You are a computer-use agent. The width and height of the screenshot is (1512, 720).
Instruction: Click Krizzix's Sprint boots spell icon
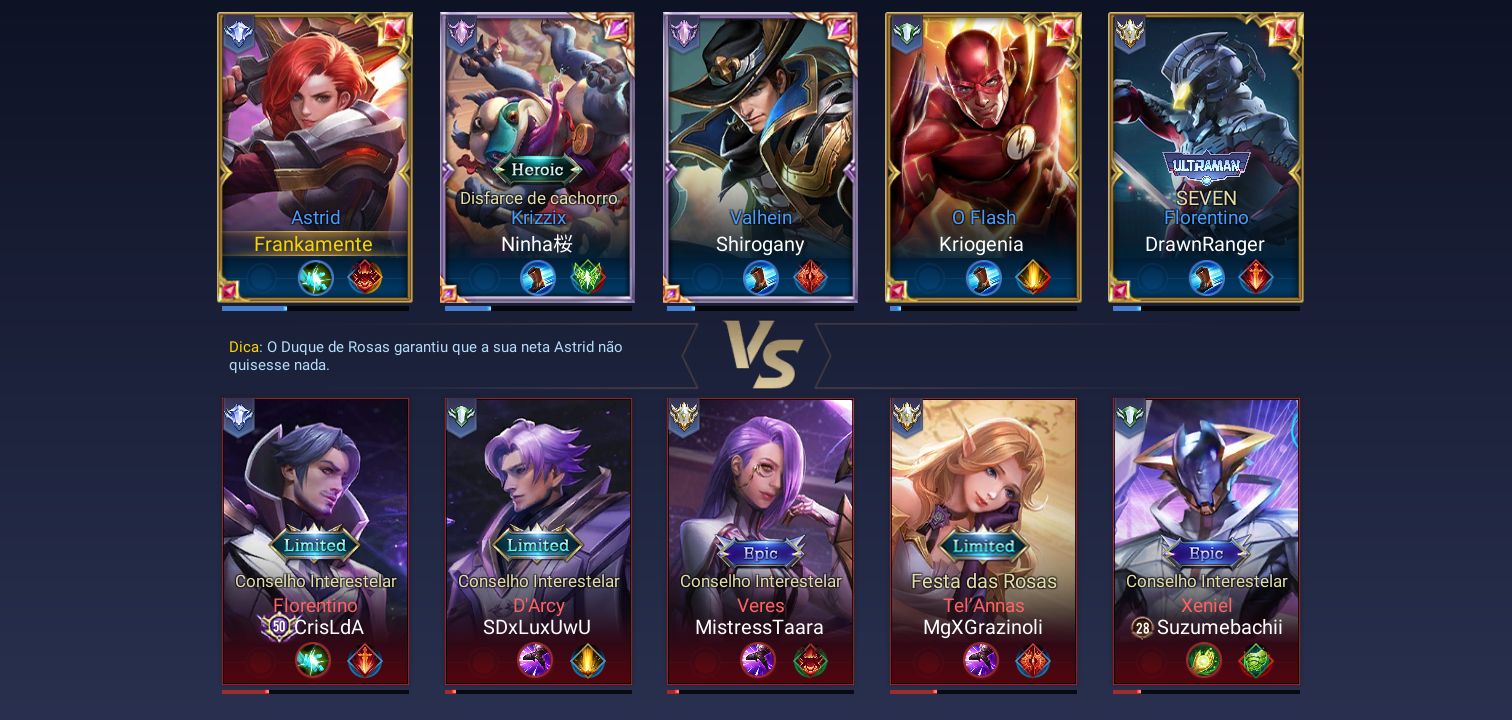pos(538,278)
